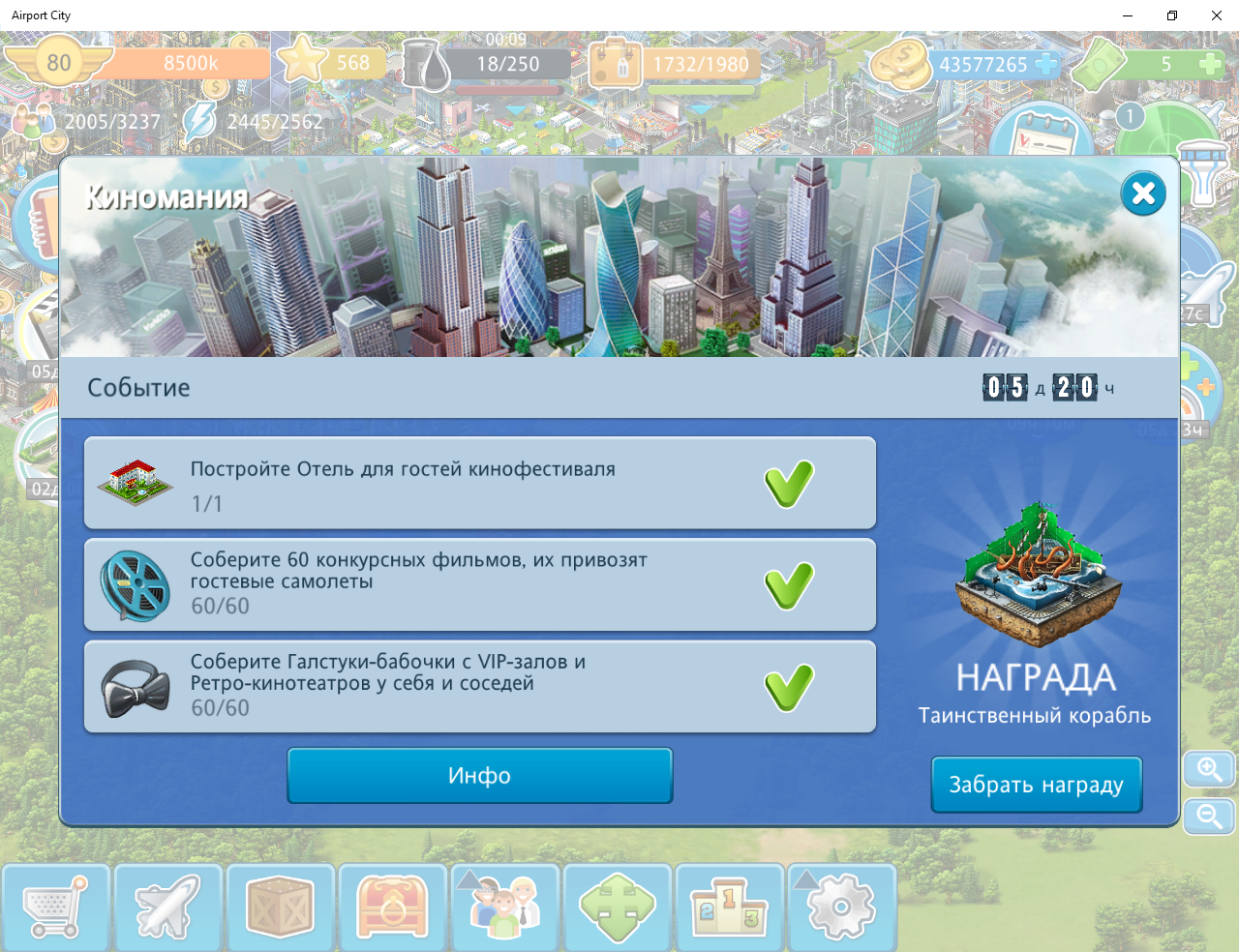This screenshot has height=952, width=1239.
Task: Claim reward with Забрать награду button
Action: (x=1036, y=785)
